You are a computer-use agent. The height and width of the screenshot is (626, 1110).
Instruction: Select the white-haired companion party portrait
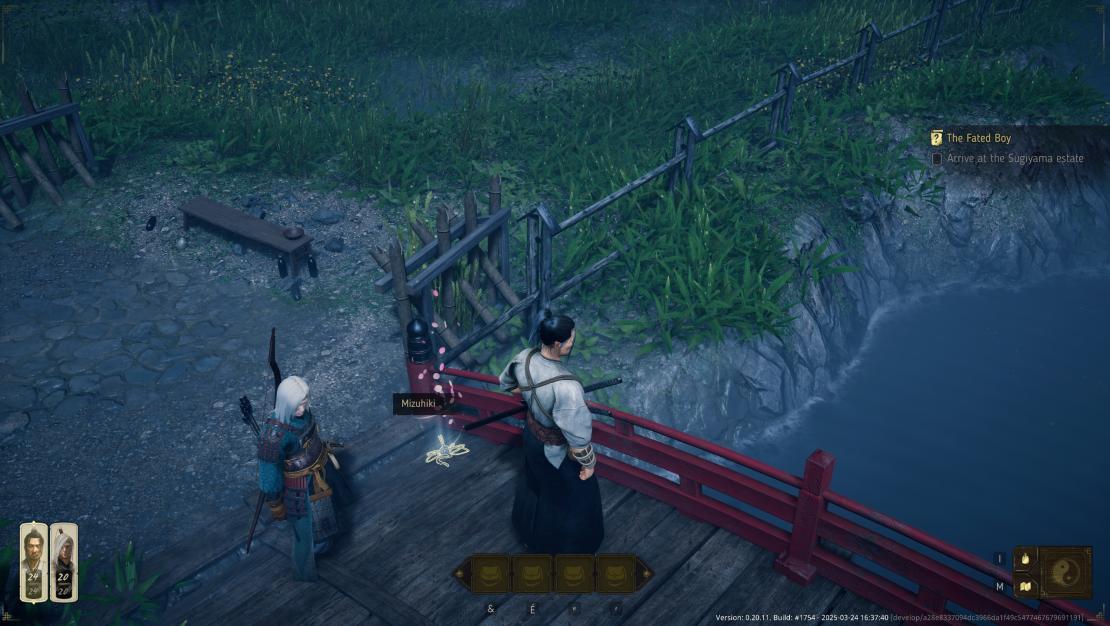point(64,562)
